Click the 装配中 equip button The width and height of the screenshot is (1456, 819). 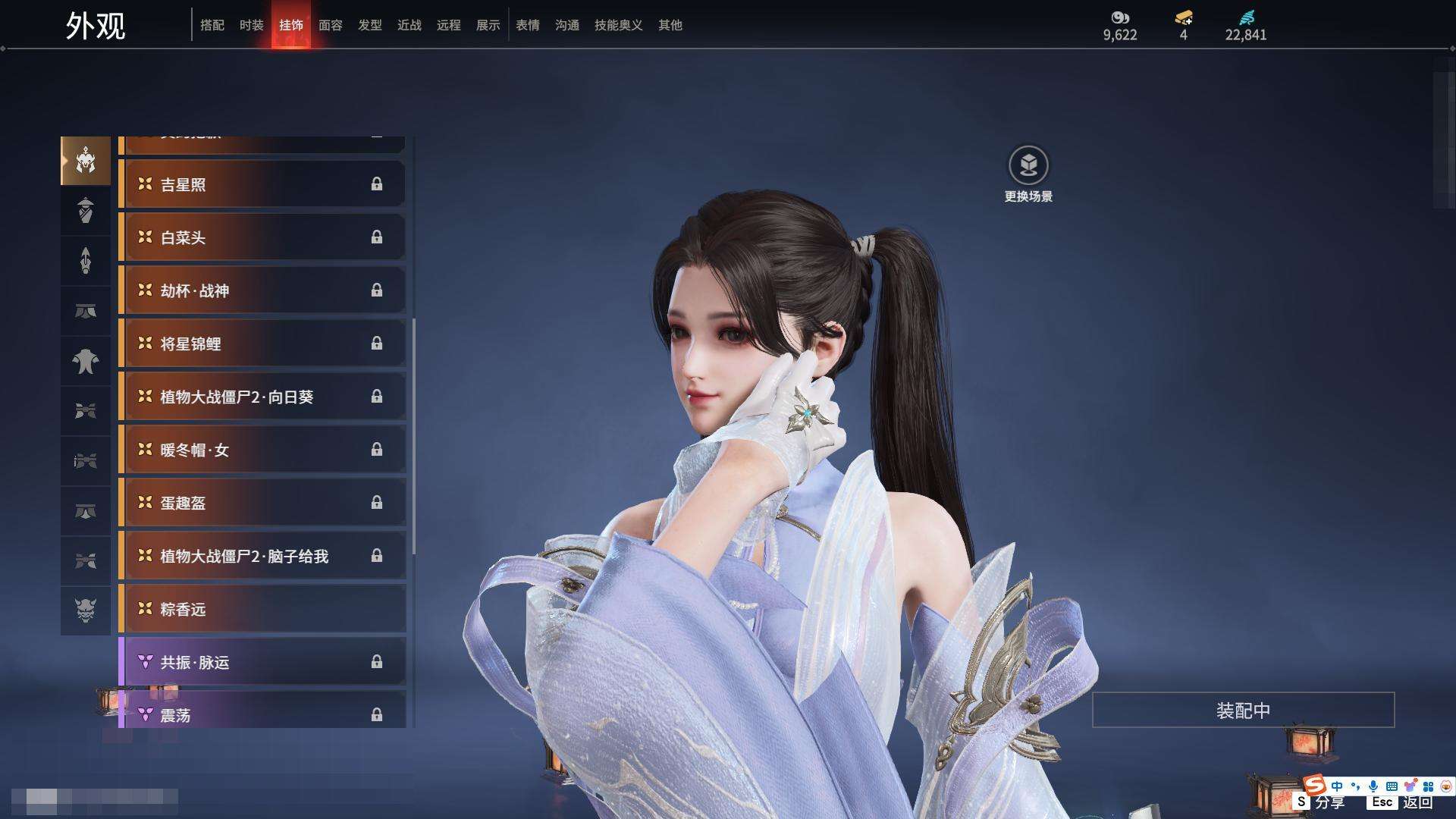(x=1243, y=710)
